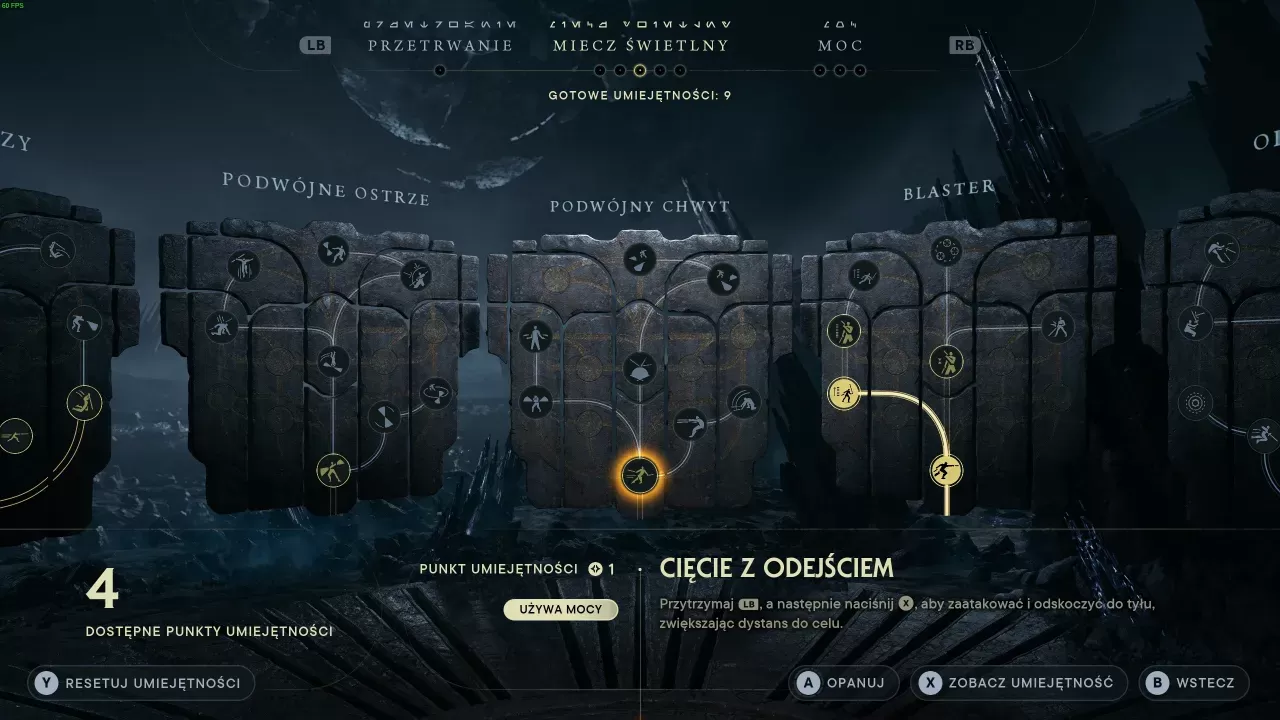Choose the Blaster skill tree heading

coord(948,190)
